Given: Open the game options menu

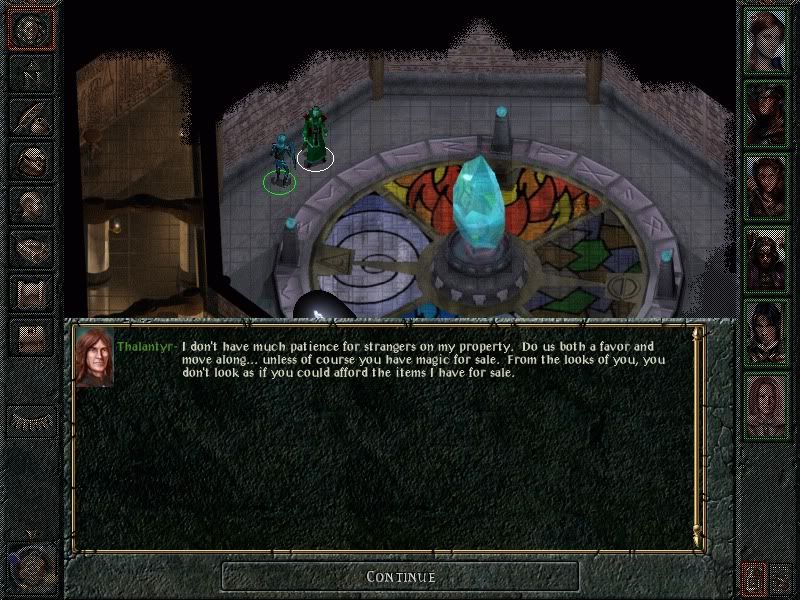Looking at the screenshot, I should pyautogui.click(x=30, y=337).
